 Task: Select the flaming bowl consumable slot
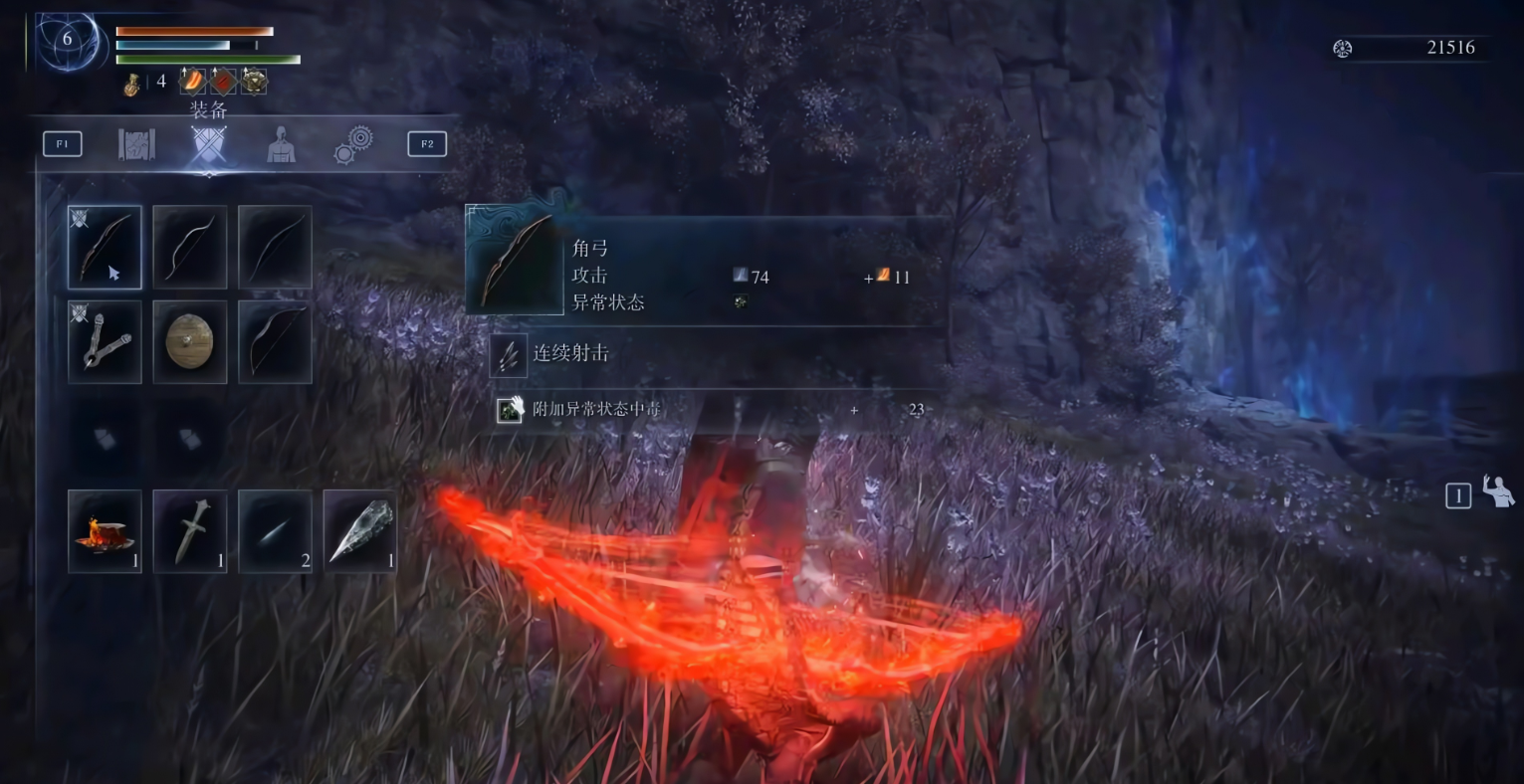click(105, 531)
